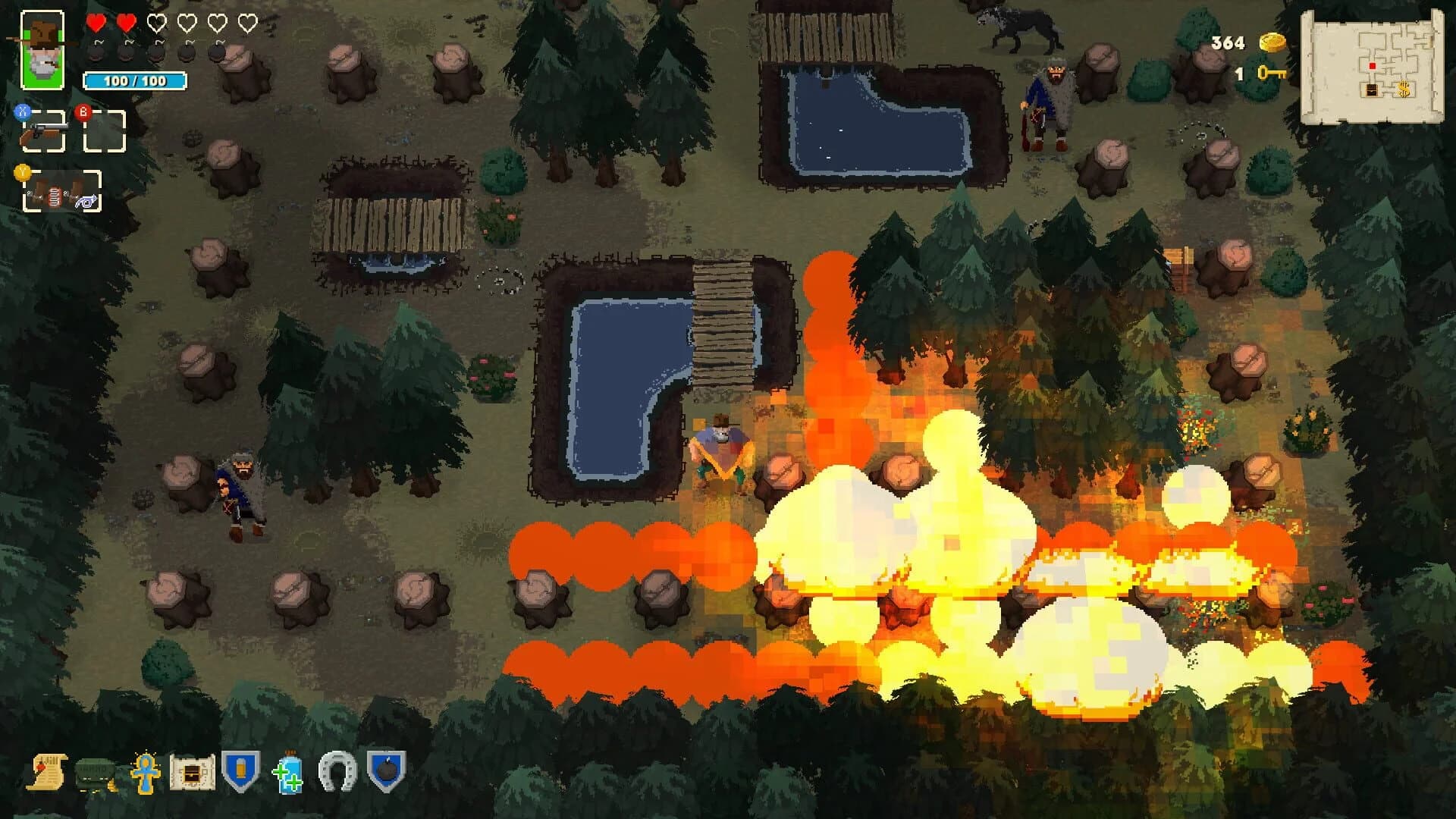Select the lucky horseshoe item

pyautogui.click(x=337, y=770)
